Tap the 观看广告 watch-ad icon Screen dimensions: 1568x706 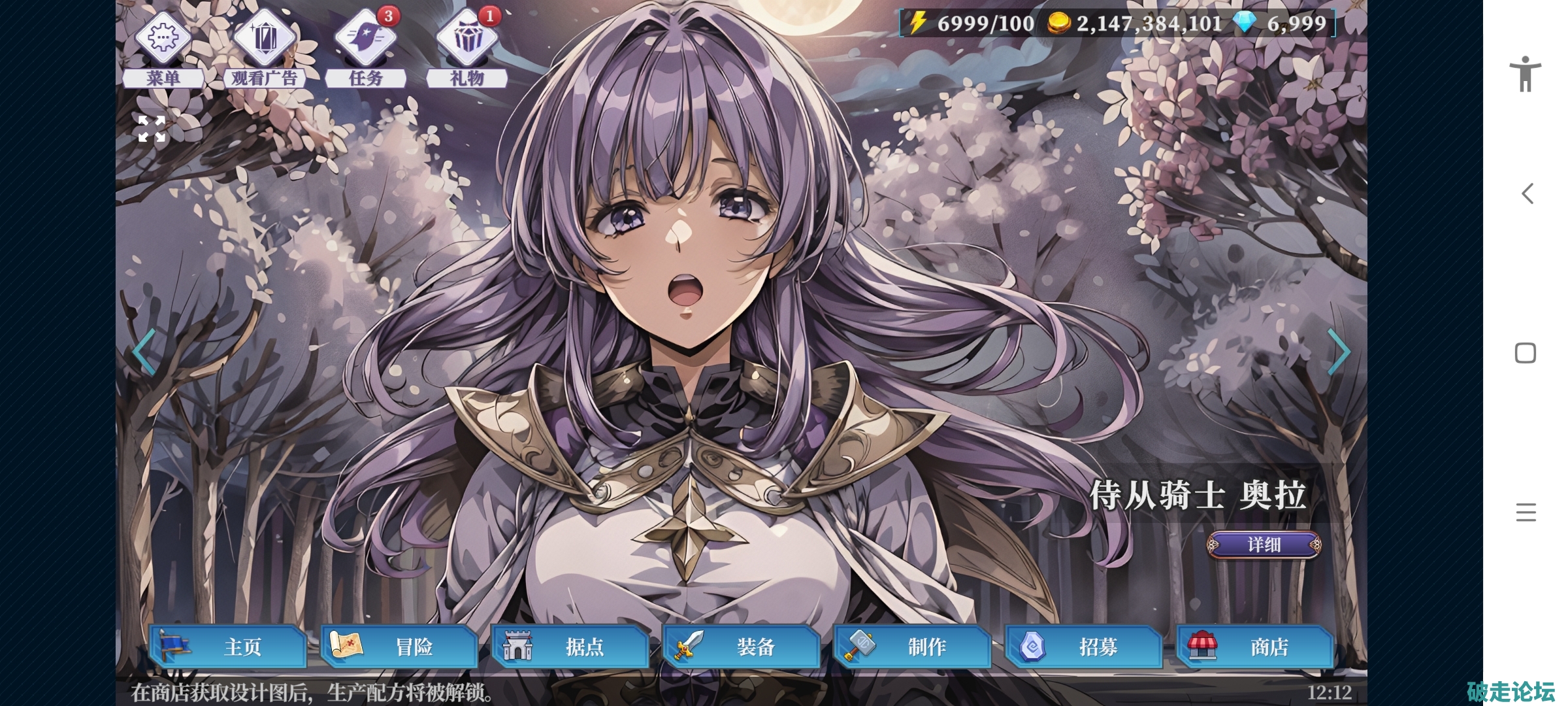point(264,39)
